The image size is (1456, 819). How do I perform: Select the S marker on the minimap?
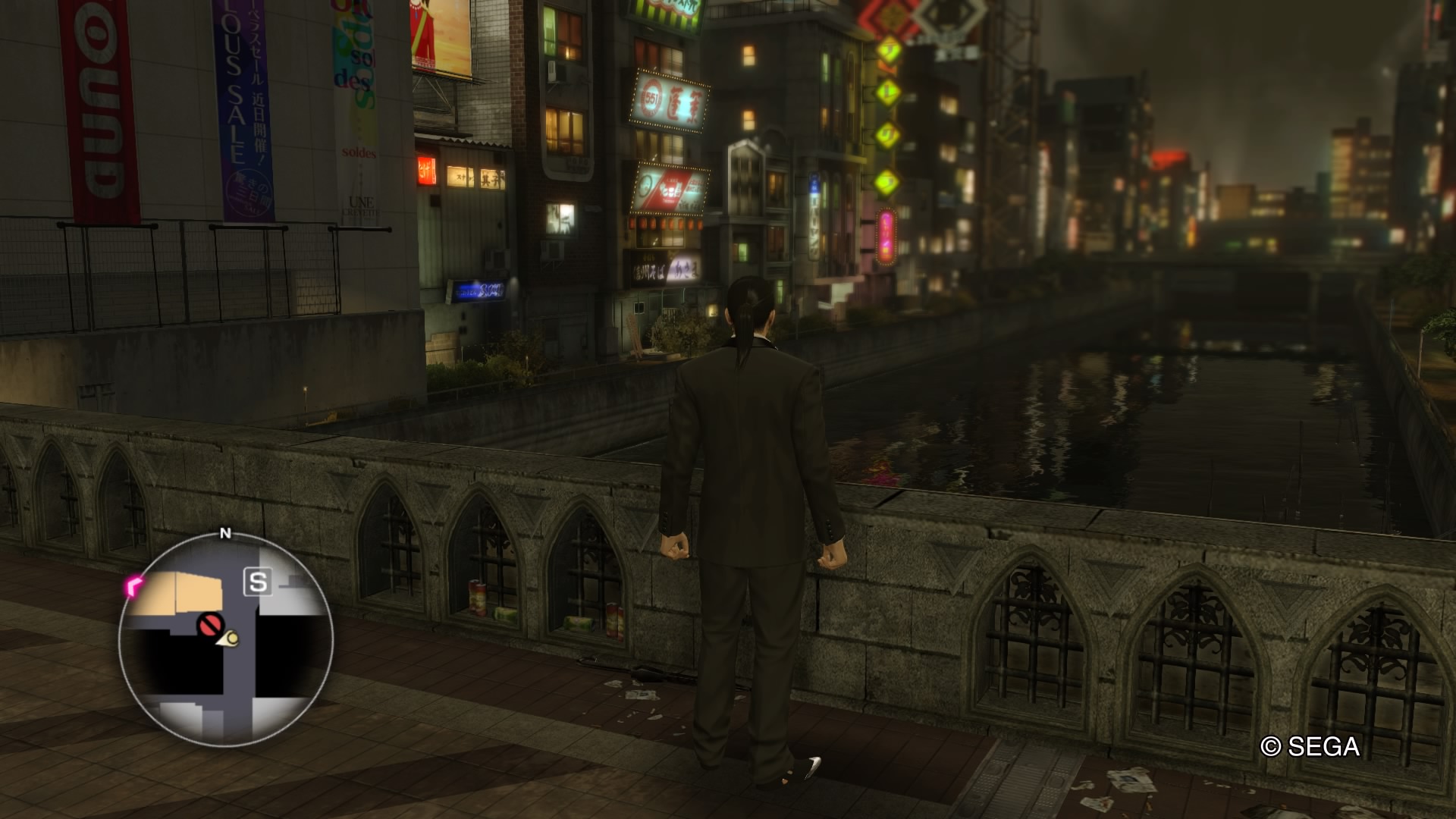[258, 582]
